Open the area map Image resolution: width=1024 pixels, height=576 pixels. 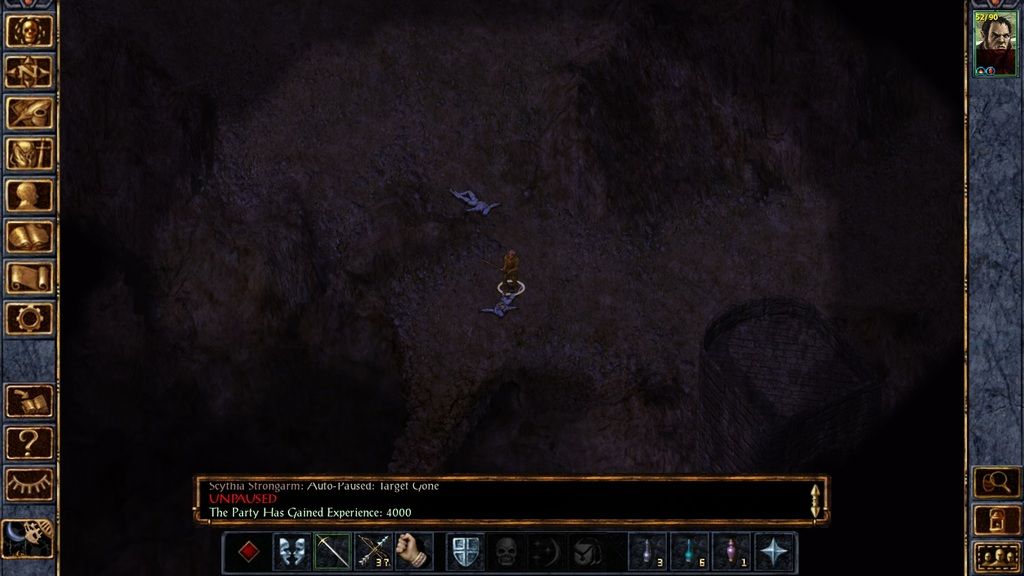[29, 72]
